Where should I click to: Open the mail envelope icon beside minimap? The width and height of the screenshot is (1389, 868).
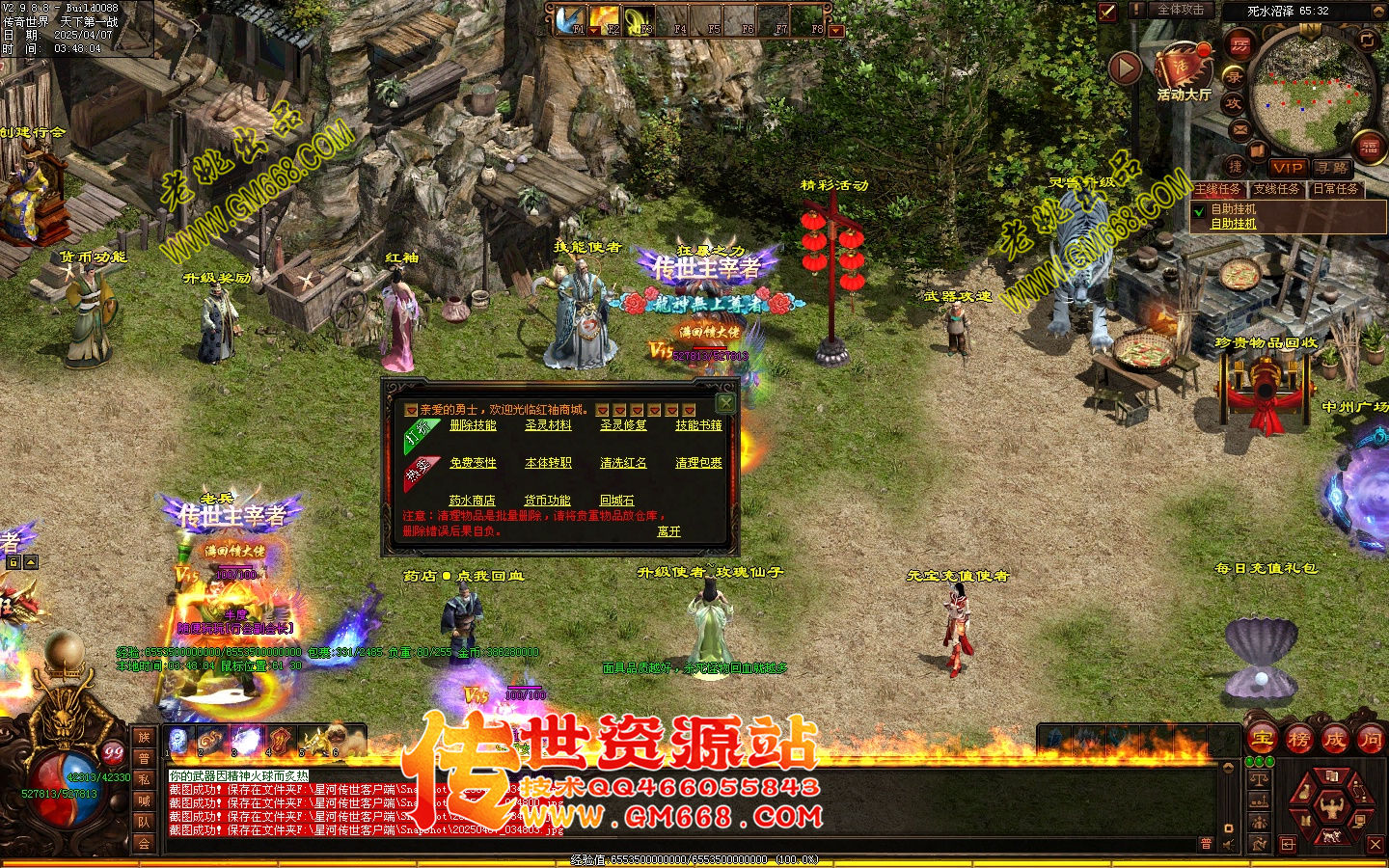click(1240, 129)
